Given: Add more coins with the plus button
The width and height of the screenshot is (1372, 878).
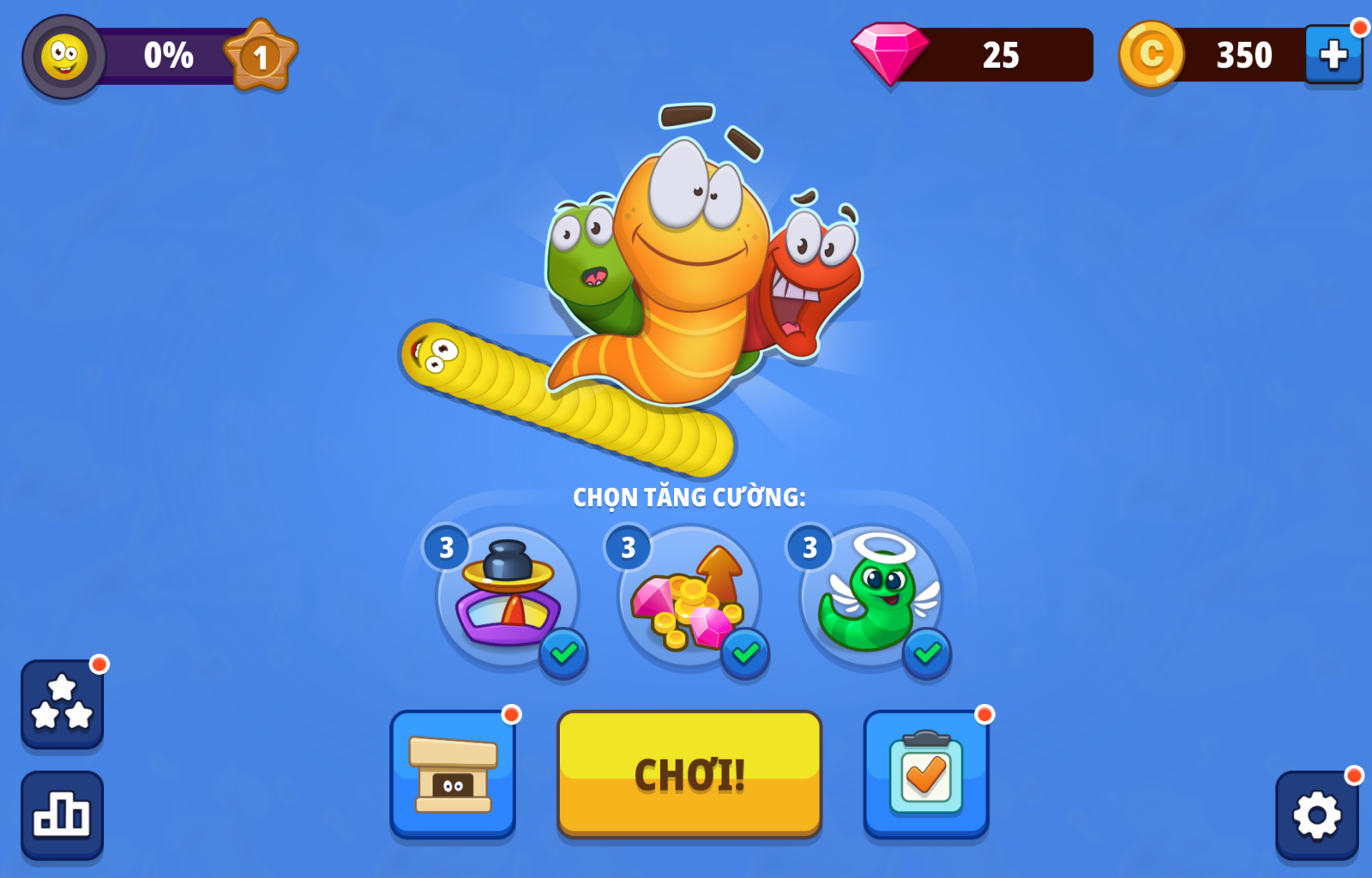Looking at the screenshot, I should click(x=1333, y=55).
